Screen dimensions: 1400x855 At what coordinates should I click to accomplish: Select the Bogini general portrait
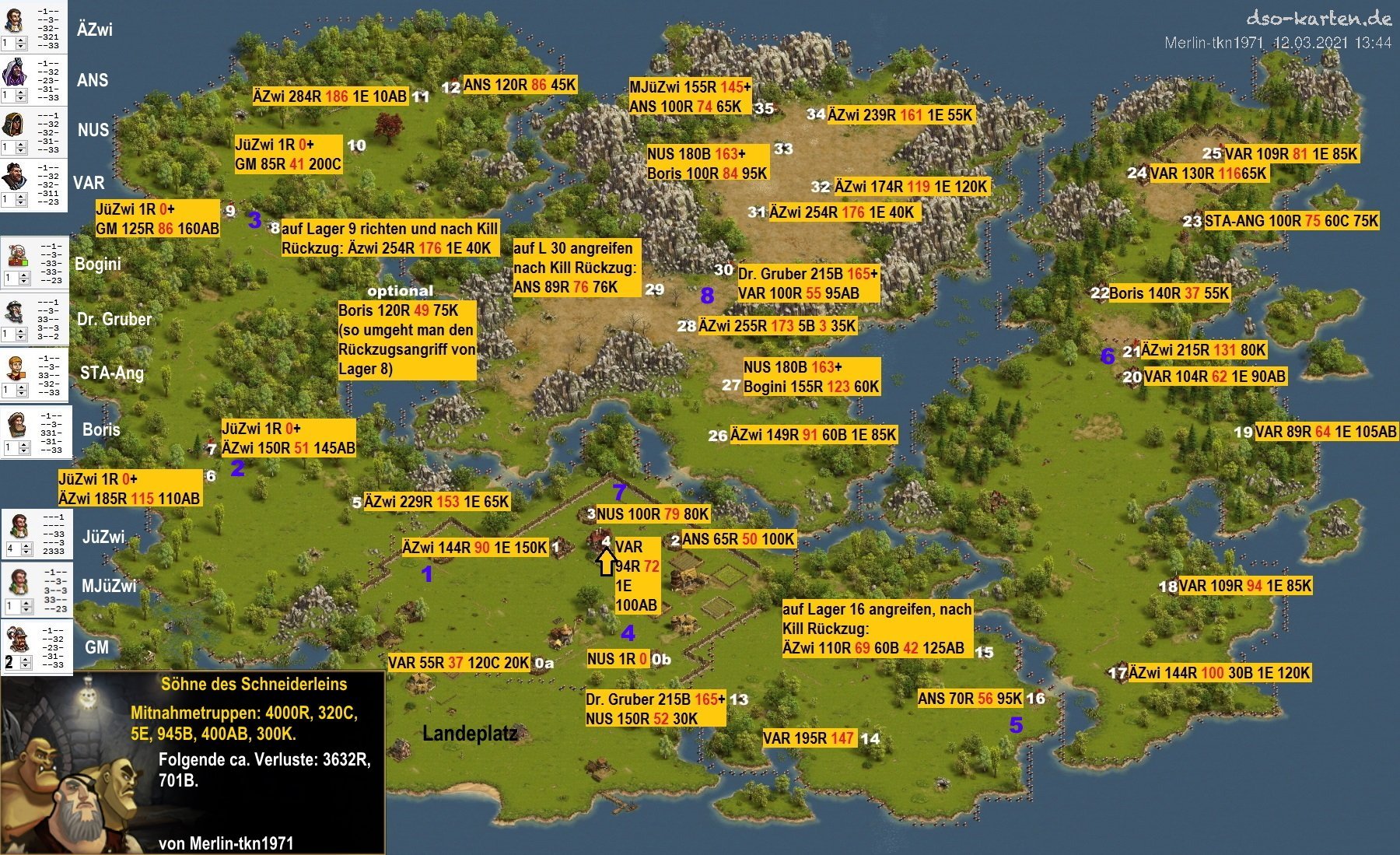17,254
